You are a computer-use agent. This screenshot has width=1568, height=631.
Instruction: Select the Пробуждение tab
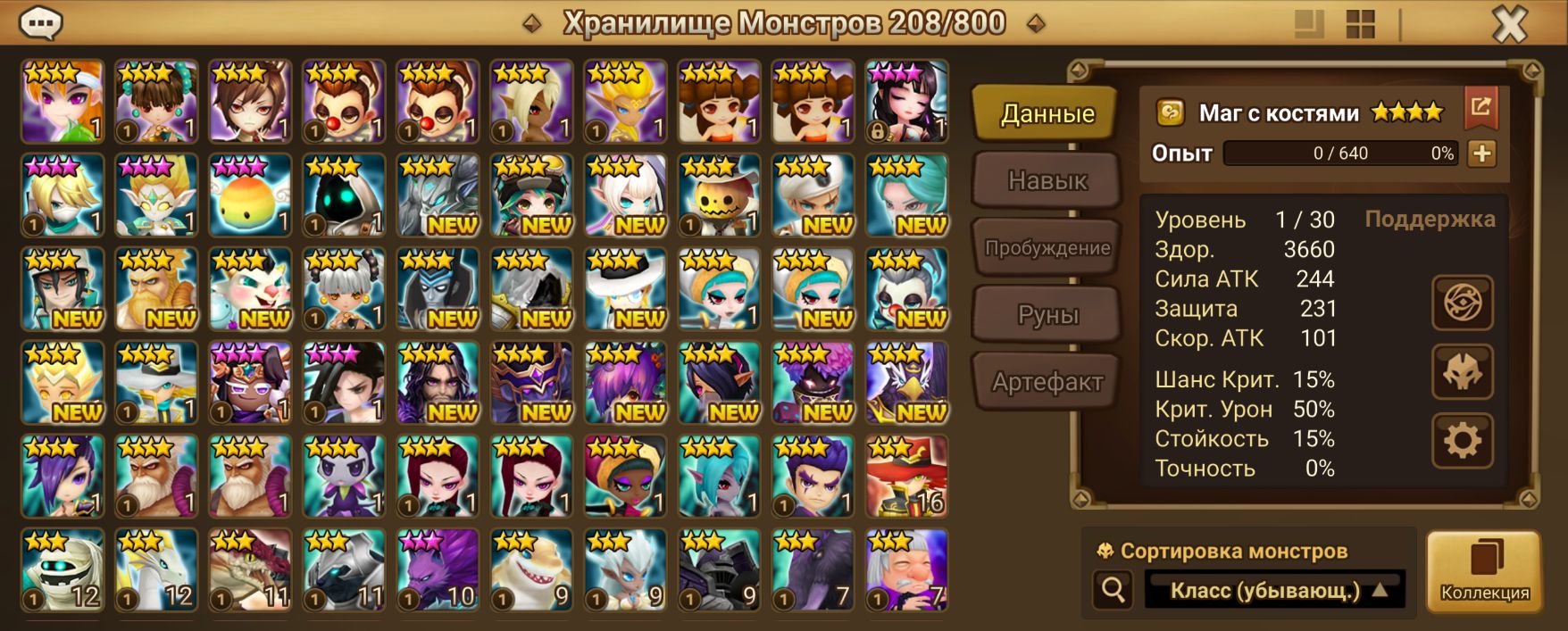tap(1047, 248)
